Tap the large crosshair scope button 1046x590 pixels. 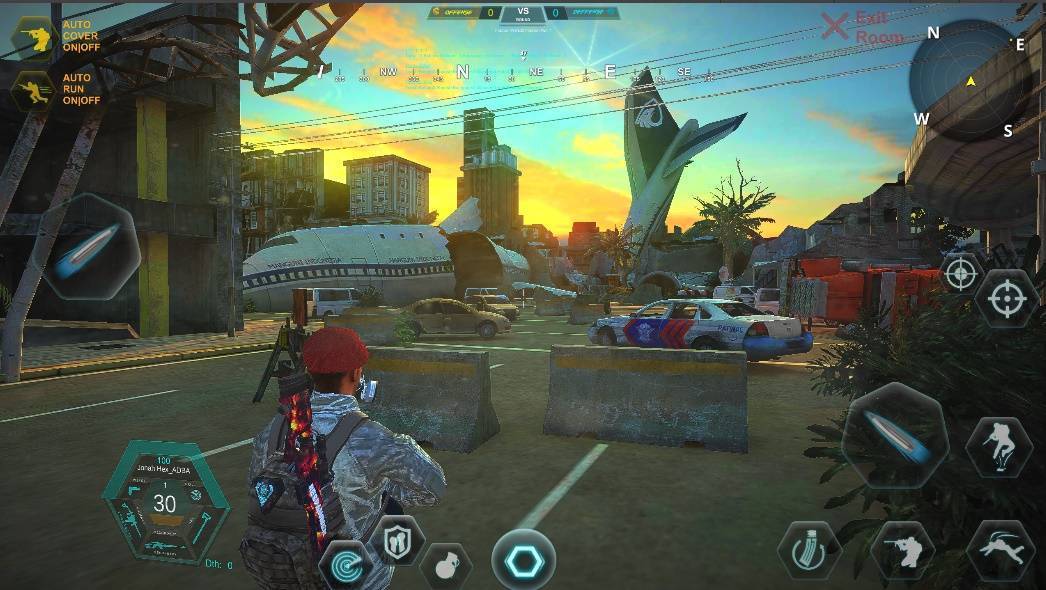click(x=1005, y=298)
